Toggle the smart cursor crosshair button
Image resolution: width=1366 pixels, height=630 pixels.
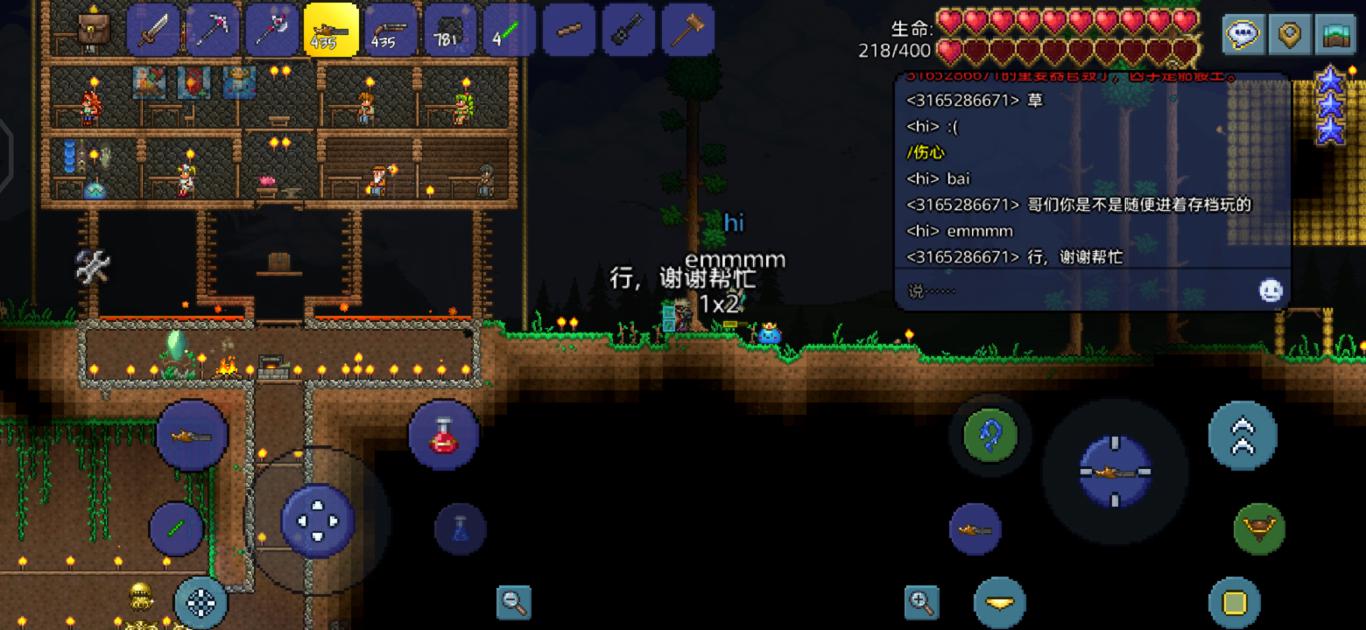click(x=200, y=602)
